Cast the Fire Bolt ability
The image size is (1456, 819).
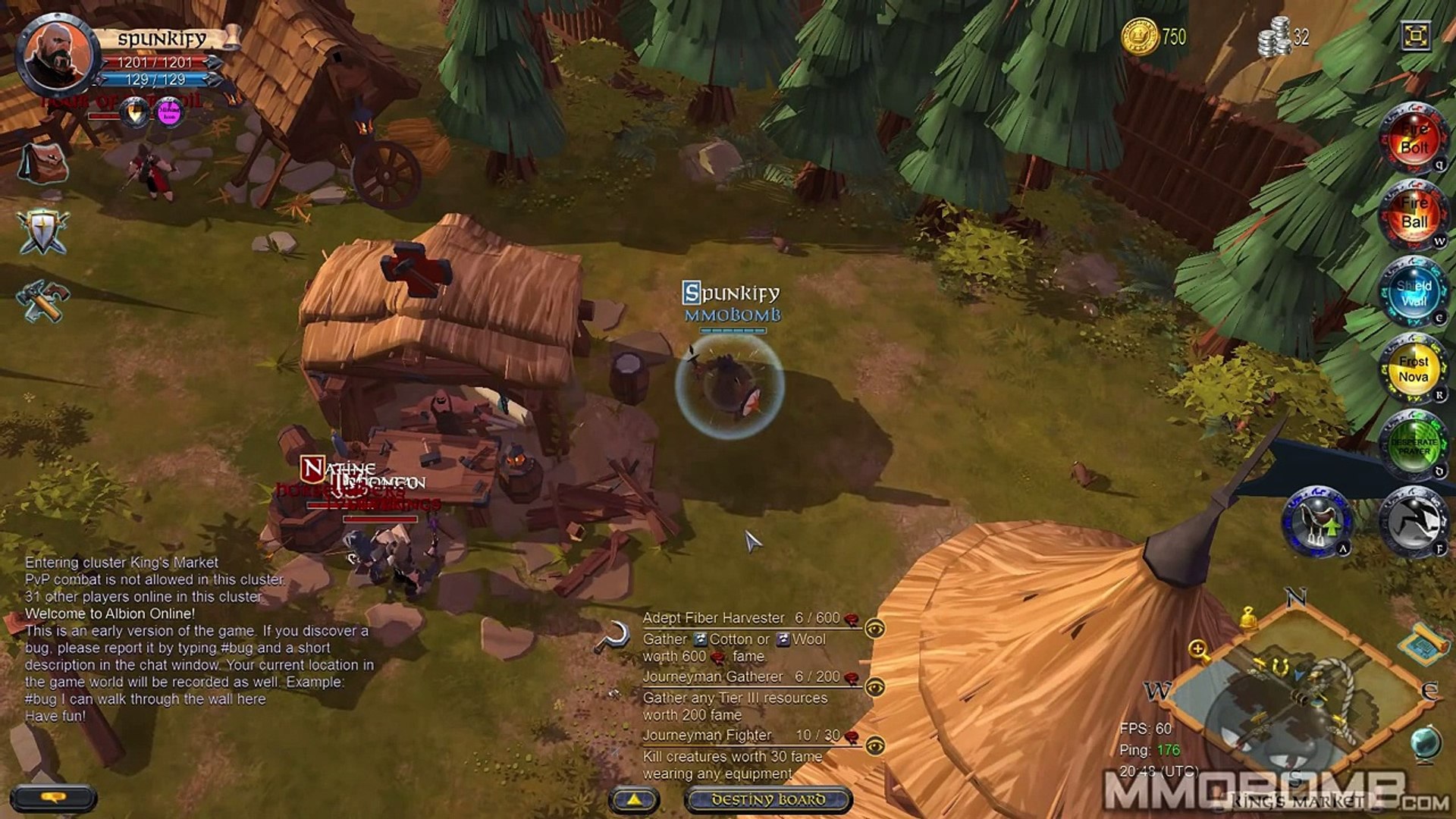click(x=1414, y=140)
